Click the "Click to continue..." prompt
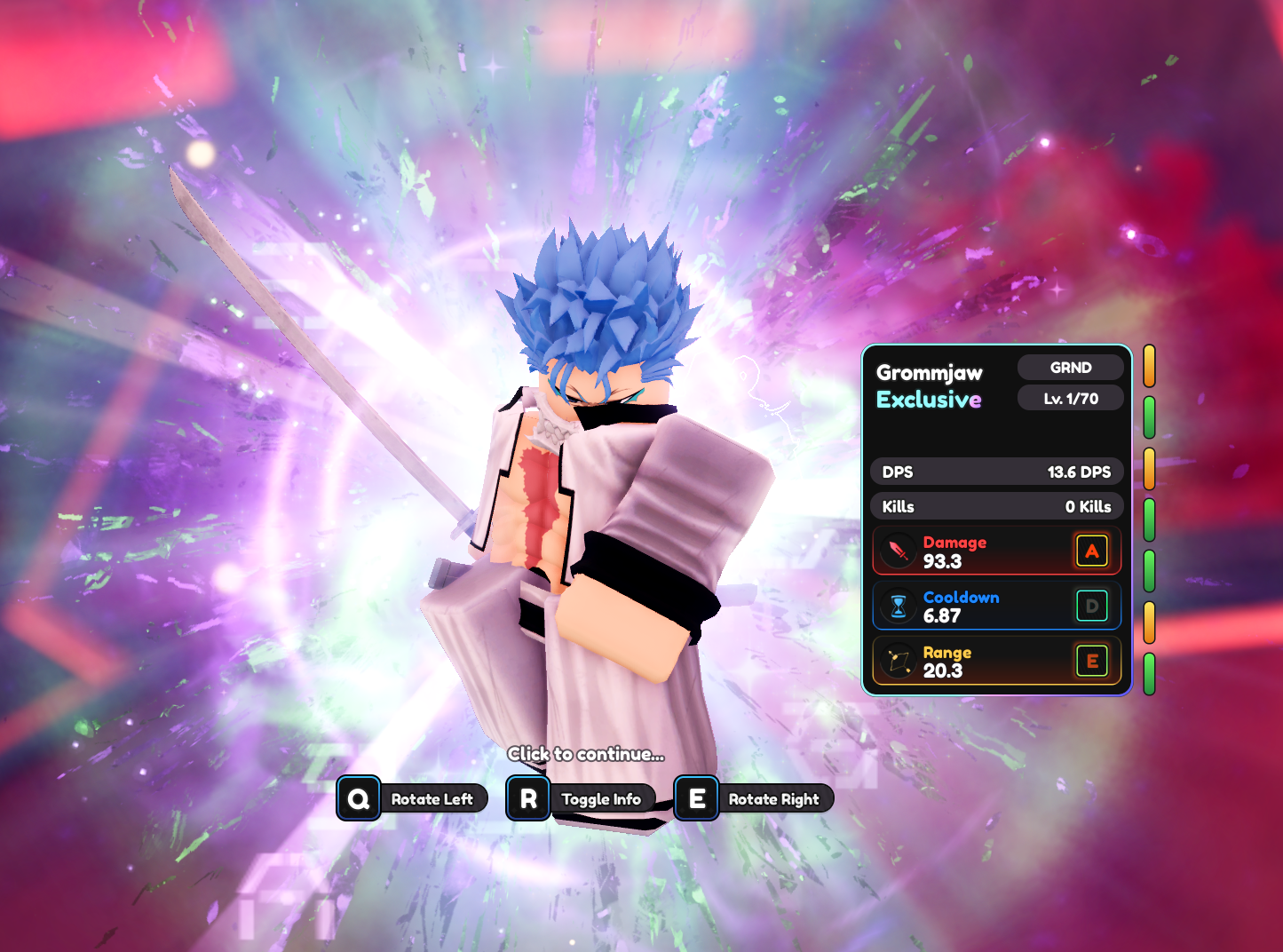 [586, 754]
